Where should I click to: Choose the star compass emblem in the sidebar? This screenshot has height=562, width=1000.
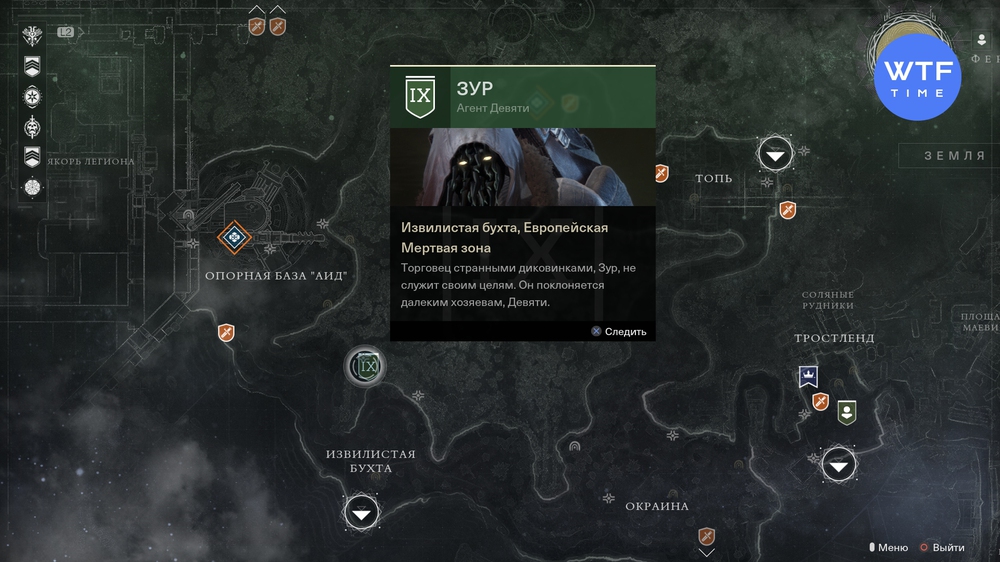[x=33, y=97]
